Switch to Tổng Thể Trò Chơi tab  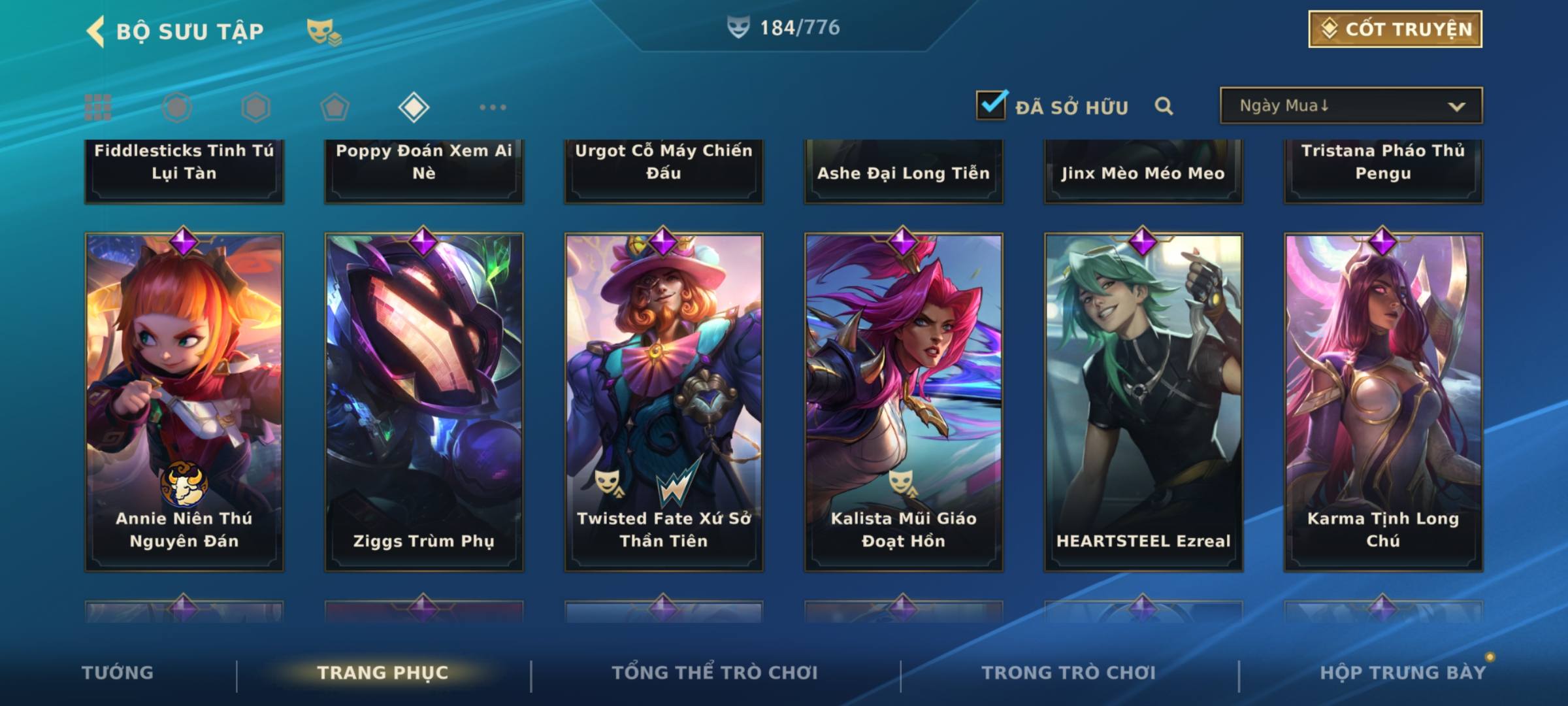(715, 673)
